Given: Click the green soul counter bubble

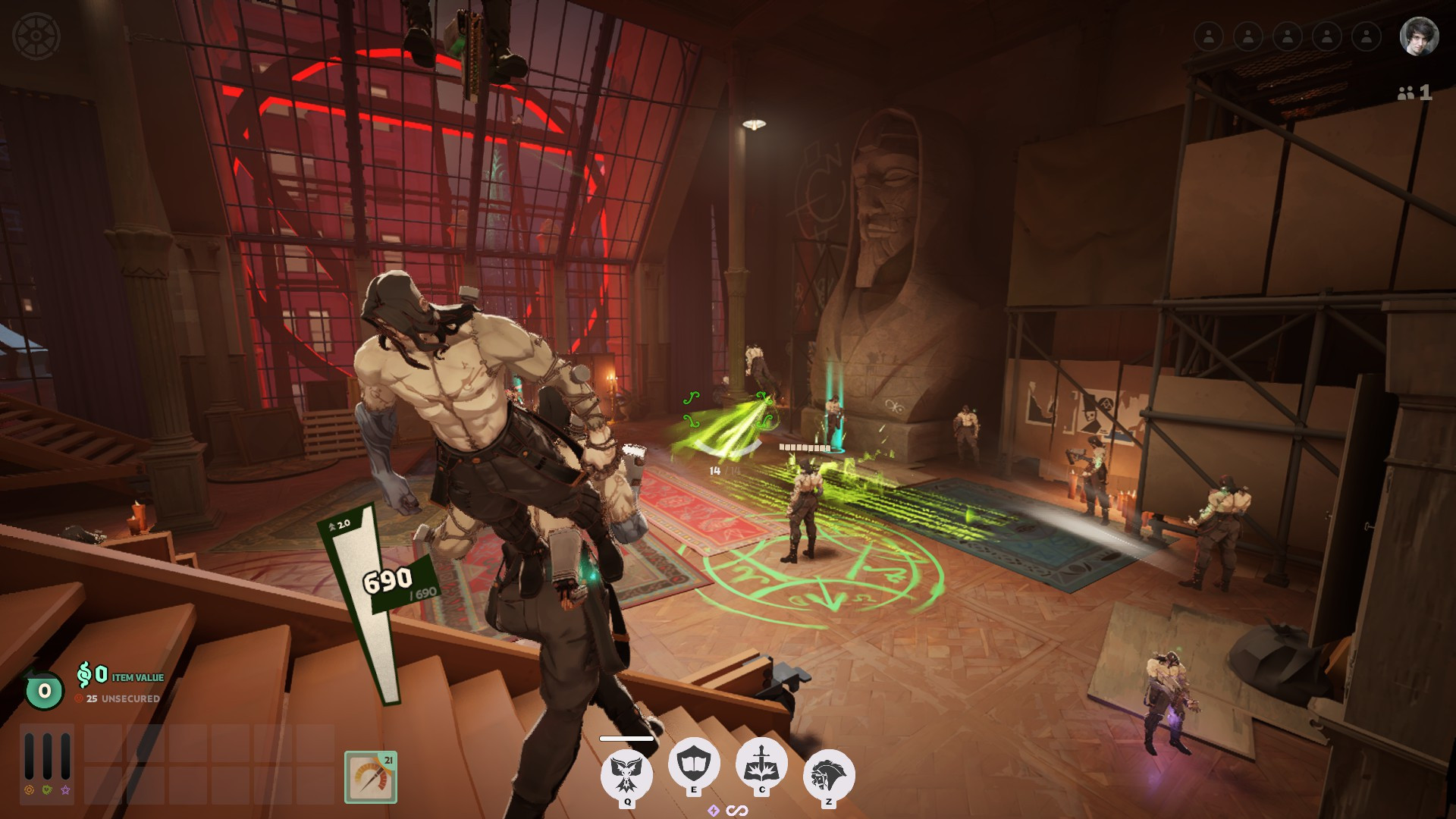Looking at the screenshot, I should point(44,691).
